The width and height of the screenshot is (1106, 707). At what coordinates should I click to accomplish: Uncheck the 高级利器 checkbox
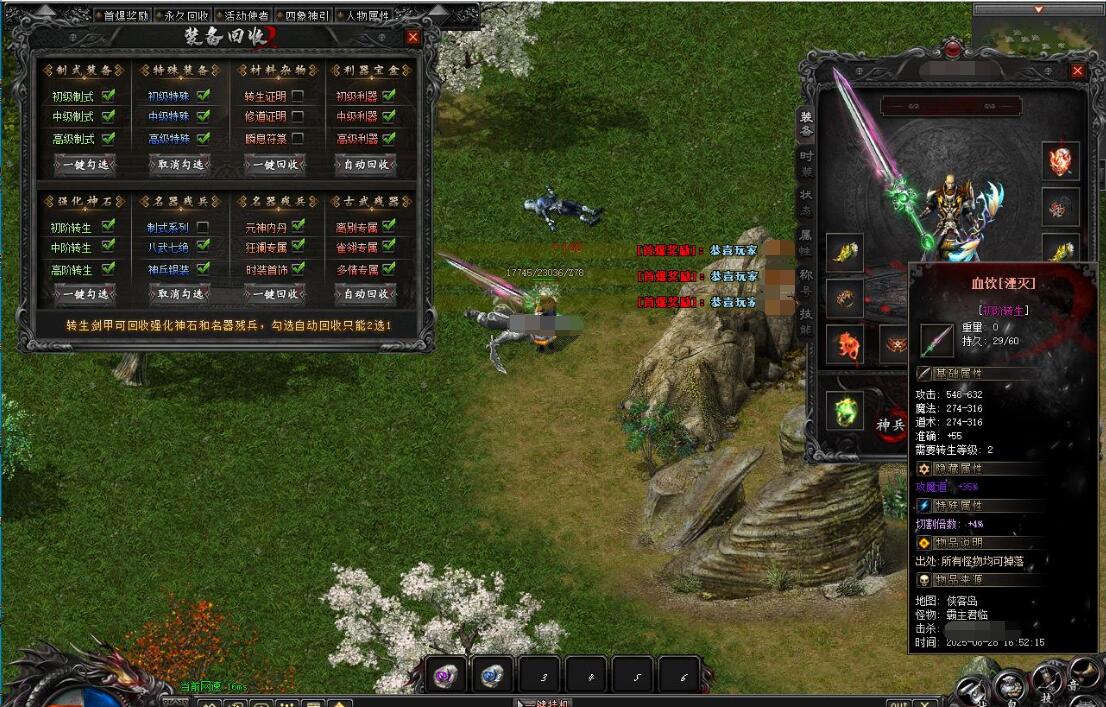(x=388, y=139)
